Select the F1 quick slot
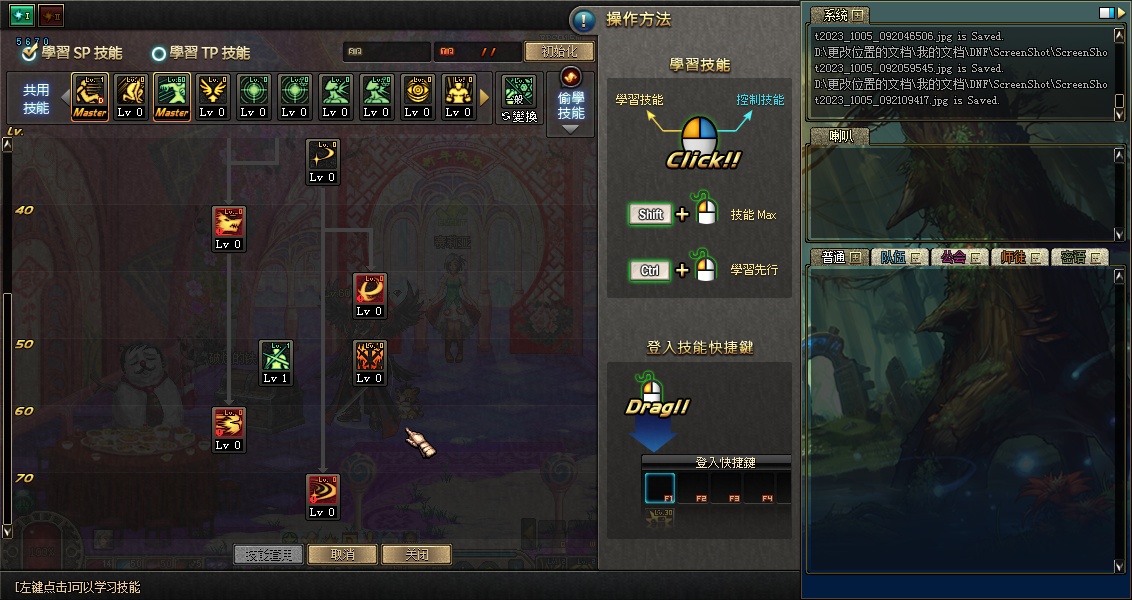Screen dimensions: 1132x600 tap(660, 488)
